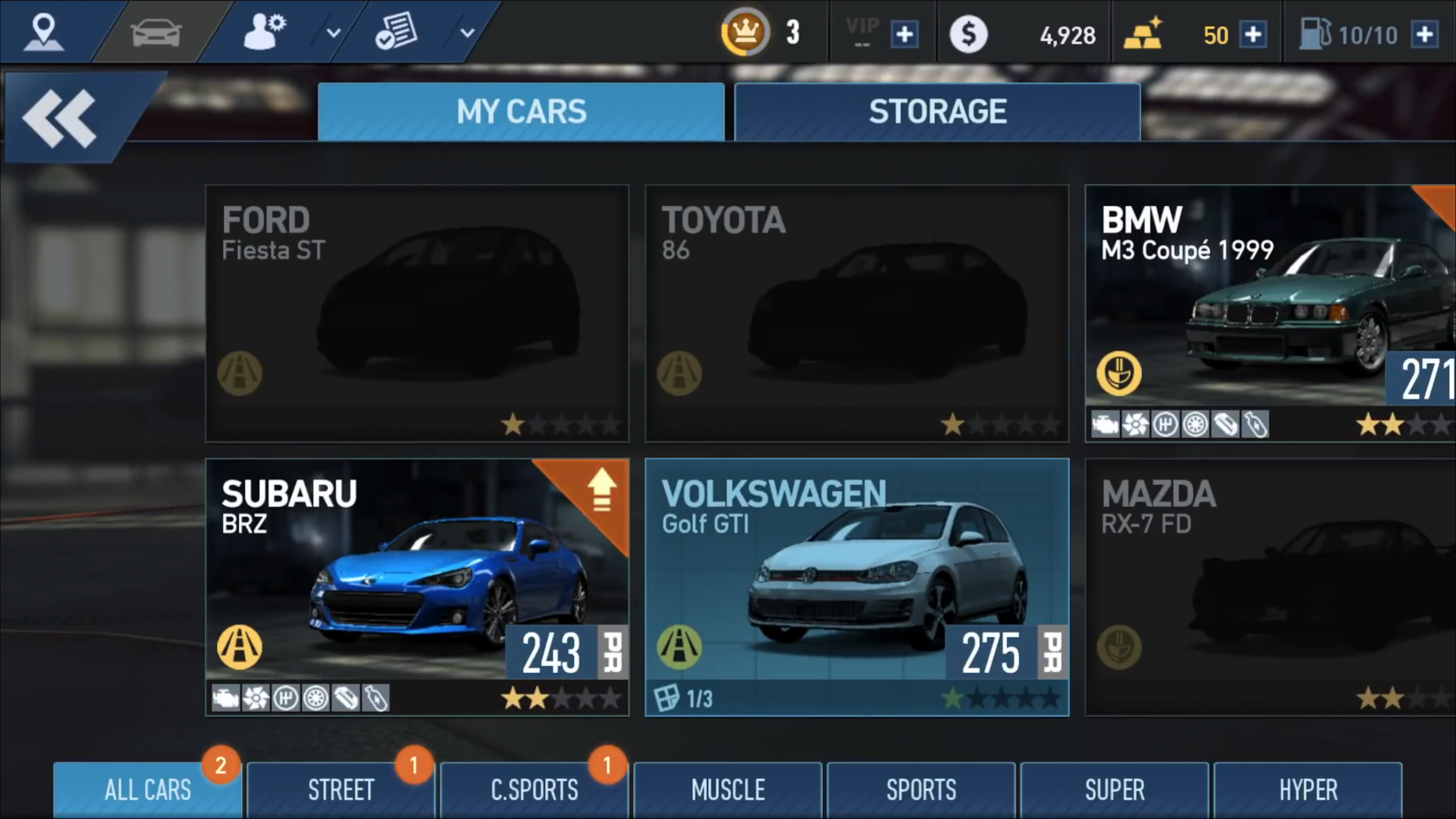
Task: Choose the Volkswagen Golf GTI card
Action: tap(856, 587)
